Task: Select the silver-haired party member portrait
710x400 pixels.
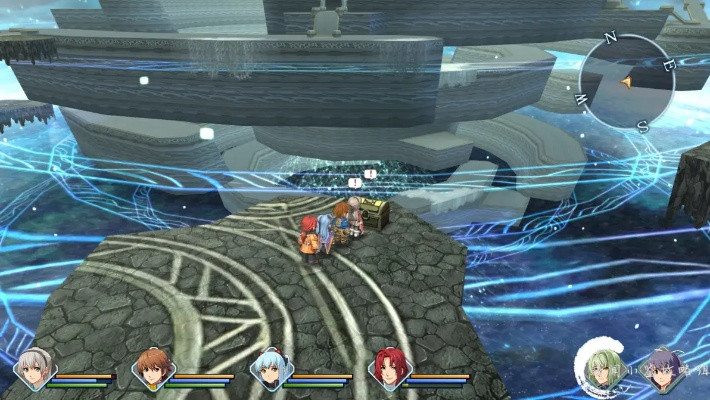Action: (33, 368)
